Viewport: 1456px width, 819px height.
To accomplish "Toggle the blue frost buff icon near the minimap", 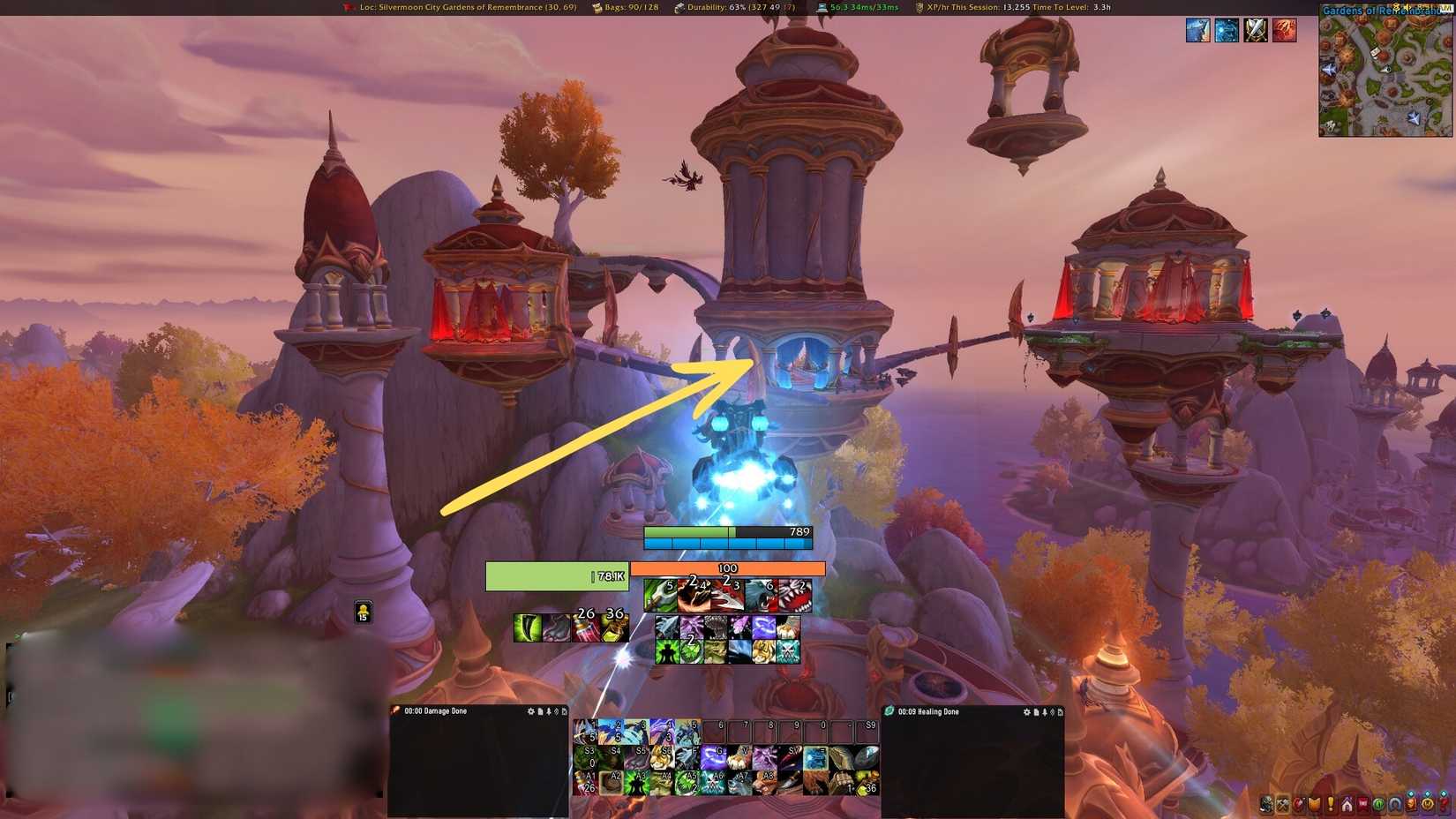I will pyautogui.click(x=1226, y=30).
